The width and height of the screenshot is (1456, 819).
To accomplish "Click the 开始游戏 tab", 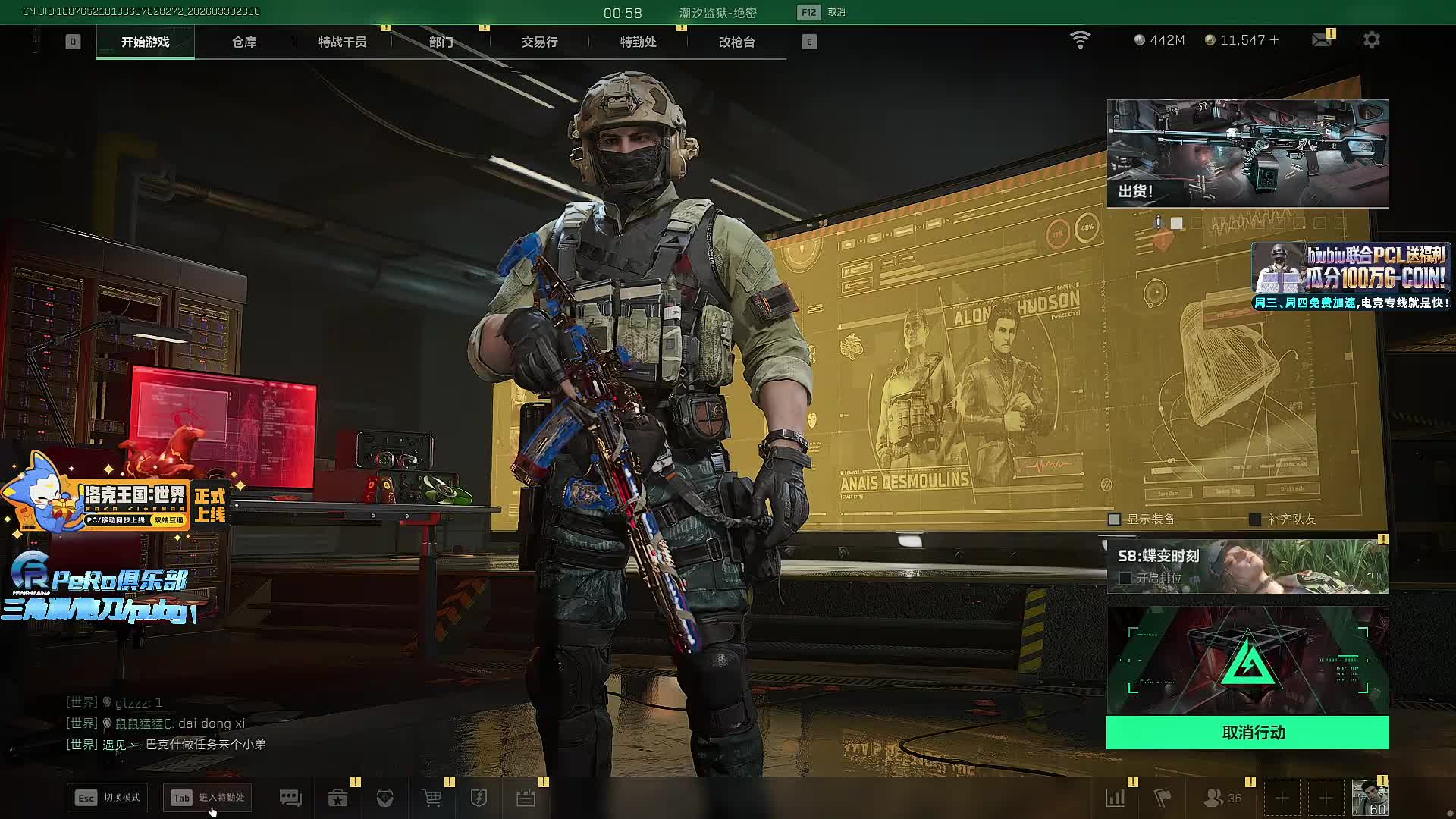I will (x=145, y=42).
